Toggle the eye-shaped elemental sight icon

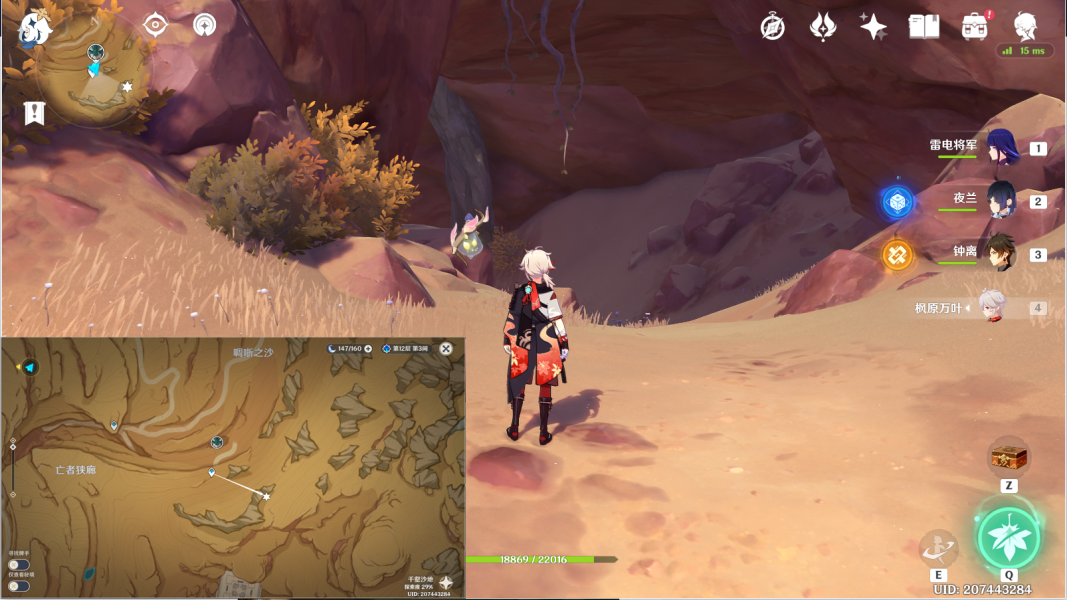click(x=155, y=25)
